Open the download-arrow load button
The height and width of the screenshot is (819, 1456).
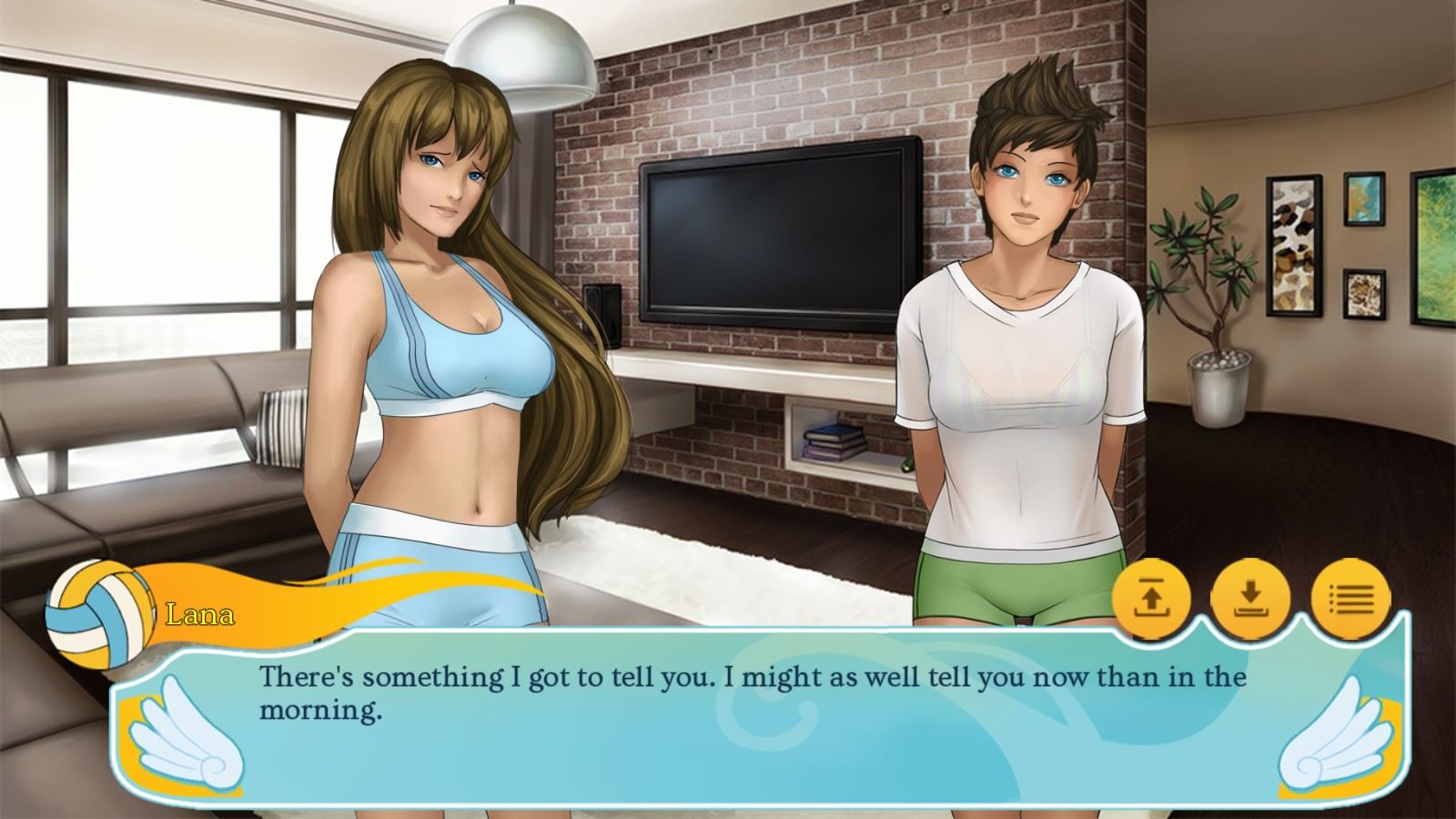pos(1250,599)
